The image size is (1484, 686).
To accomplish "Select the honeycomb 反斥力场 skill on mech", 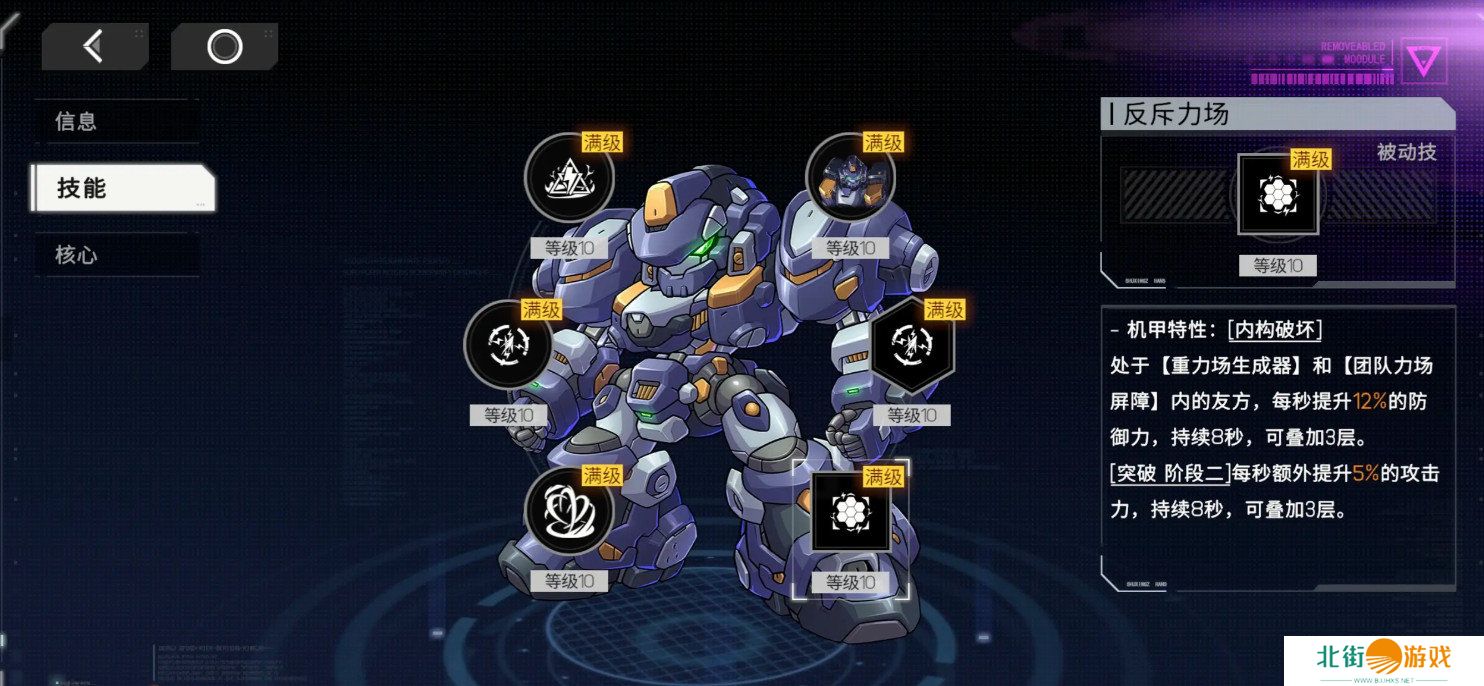I will [850, 511].
